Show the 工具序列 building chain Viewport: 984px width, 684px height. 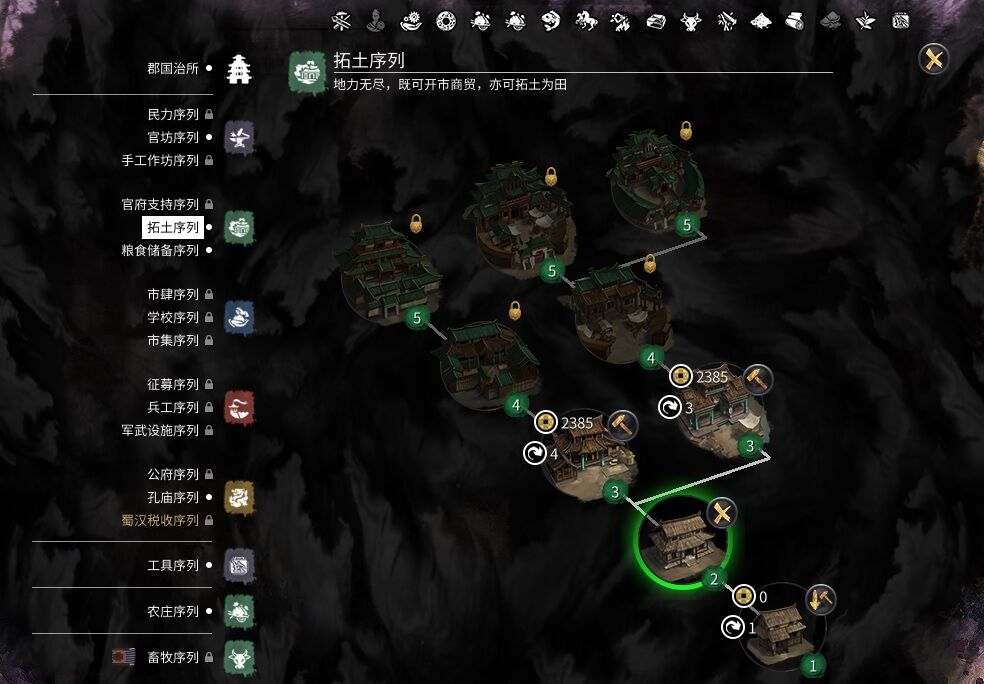(173, 565)
